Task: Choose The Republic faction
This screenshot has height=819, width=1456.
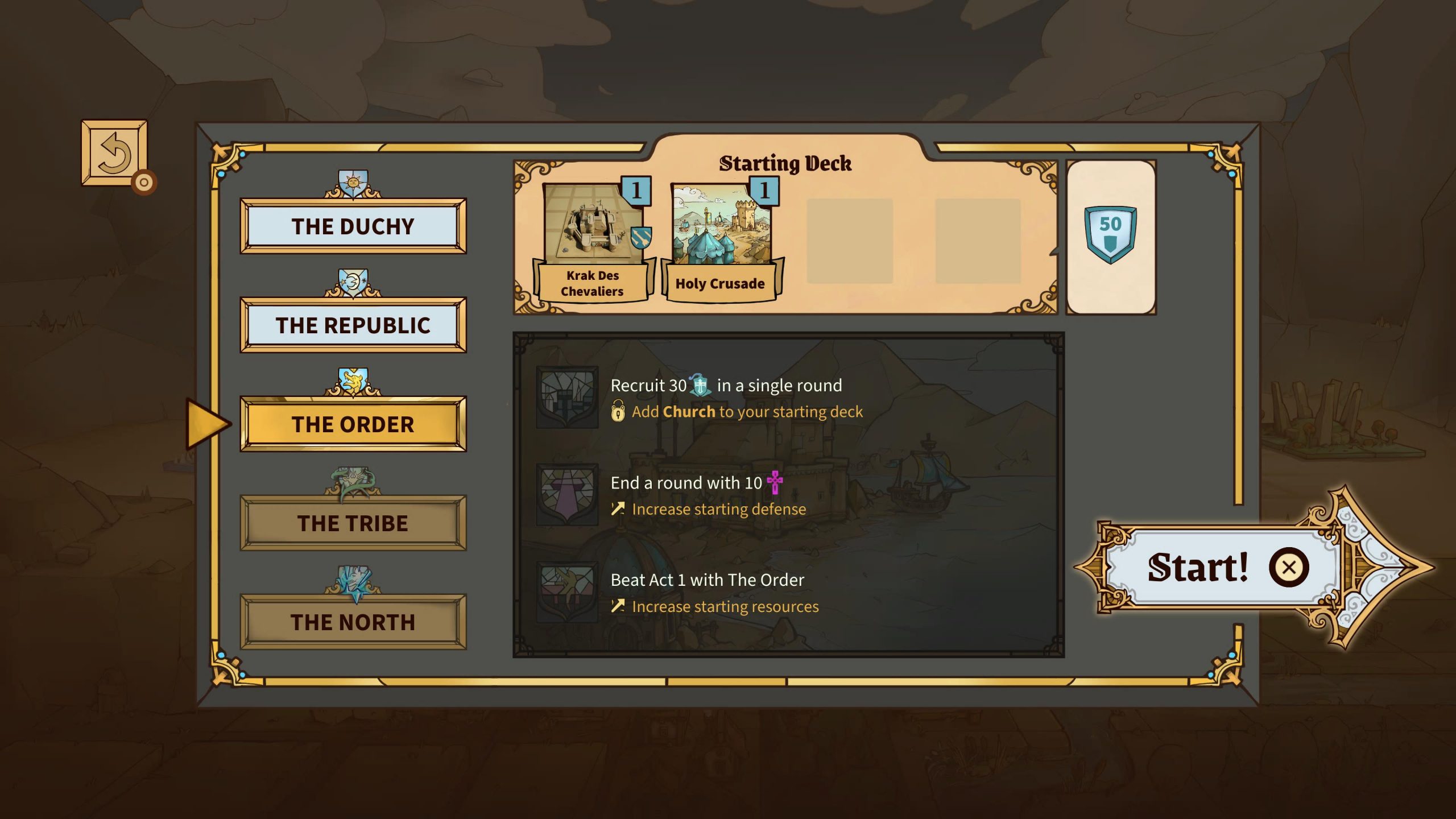Action: pos(353,325)
